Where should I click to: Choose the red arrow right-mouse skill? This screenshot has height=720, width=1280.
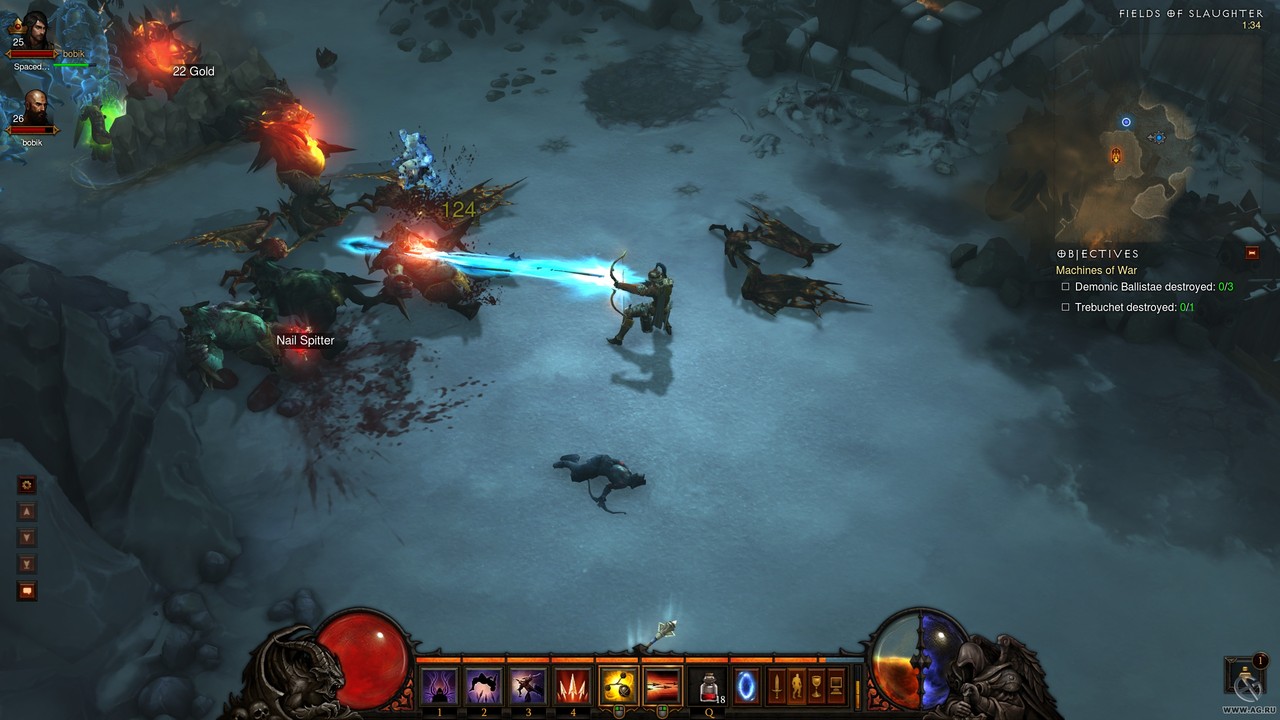click(x=662, y=686)
